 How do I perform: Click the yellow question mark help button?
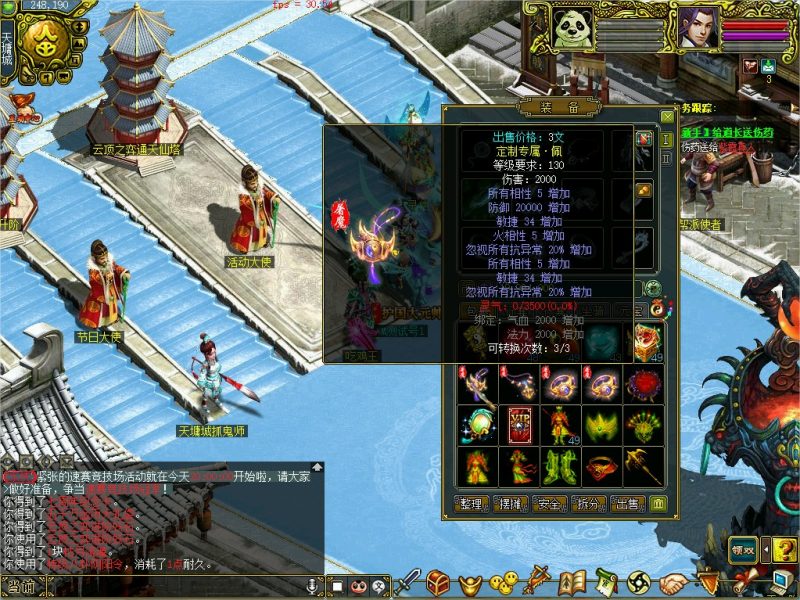(784, 549)
